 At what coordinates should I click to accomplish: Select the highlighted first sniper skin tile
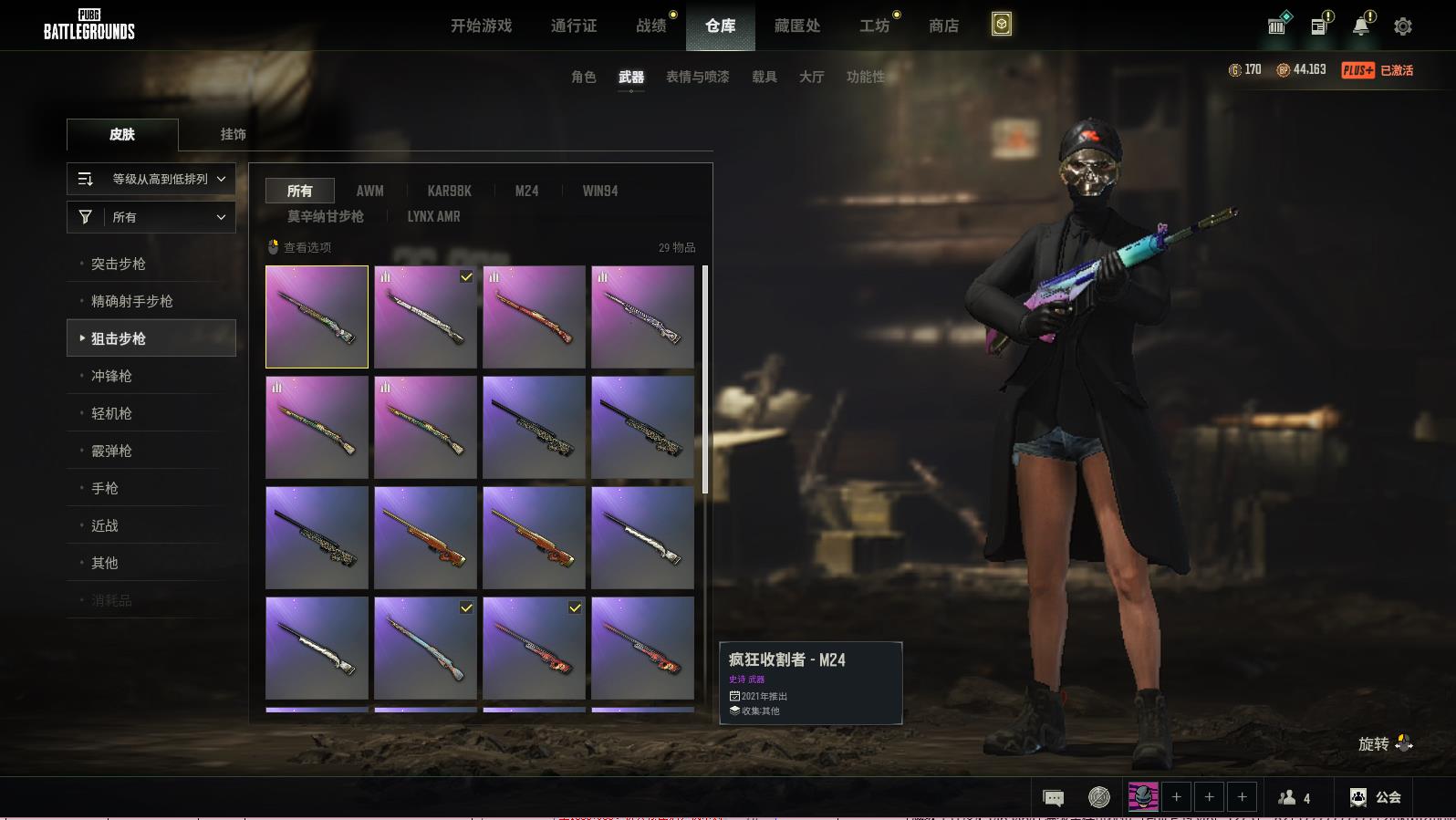317,317
